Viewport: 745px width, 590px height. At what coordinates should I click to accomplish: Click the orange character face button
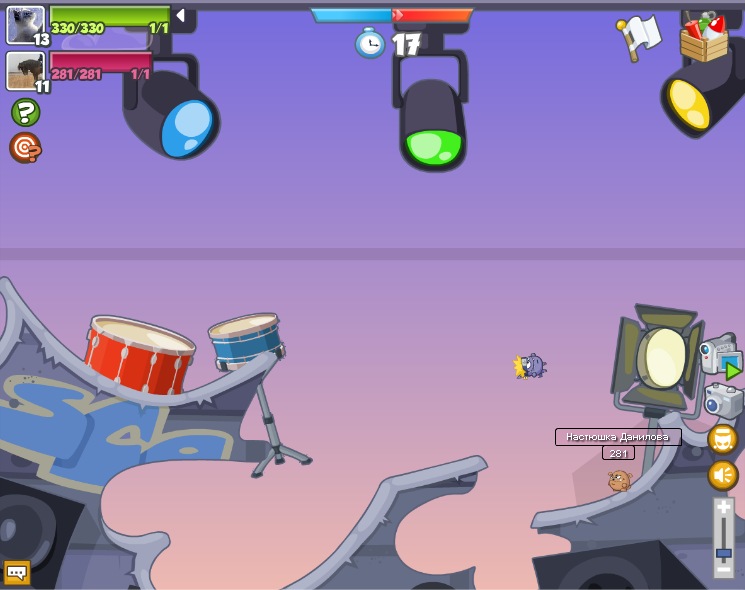[723, 439]
